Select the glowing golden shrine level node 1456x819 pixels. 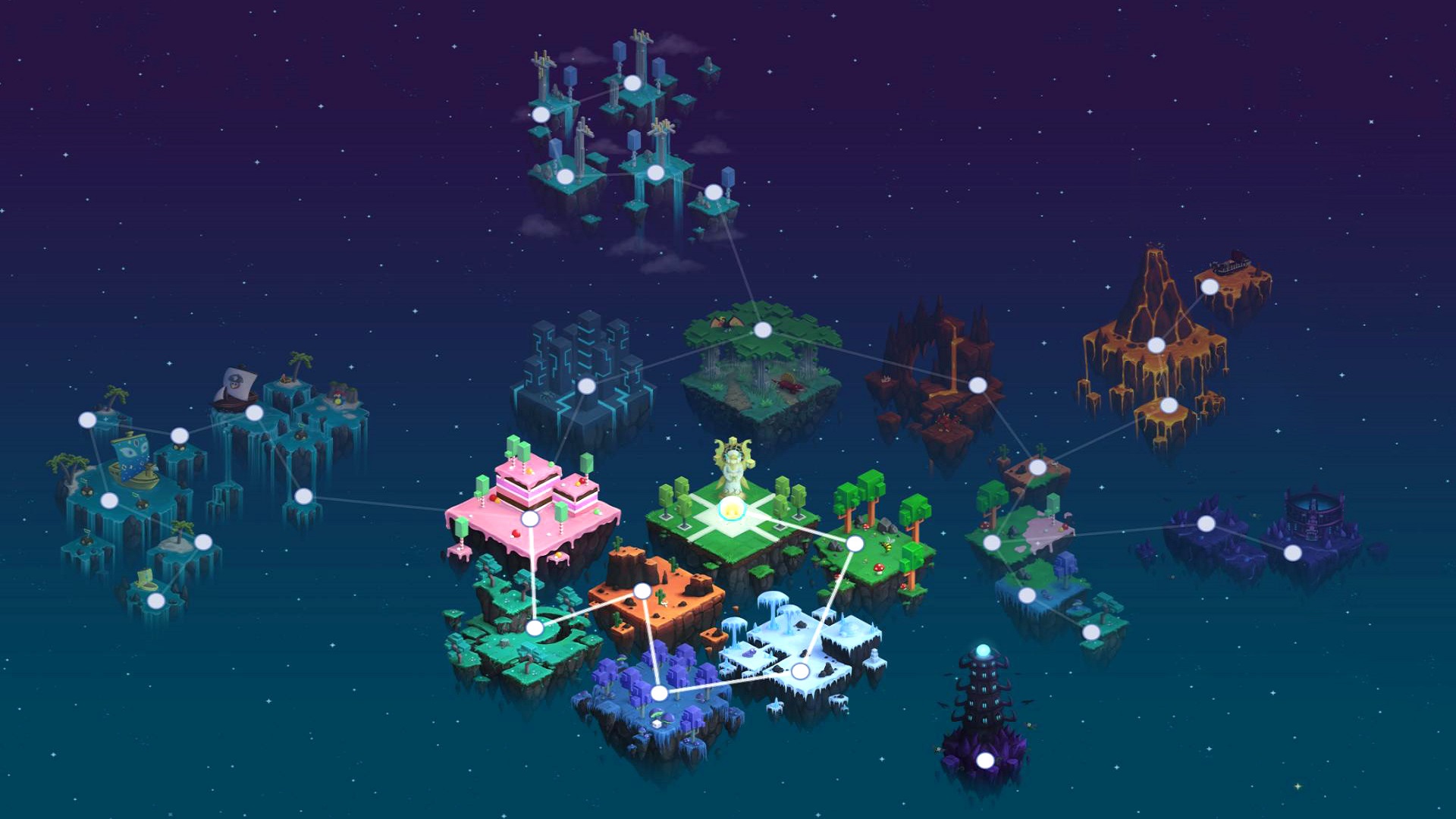pyautogui.click(x=731, y=508)
